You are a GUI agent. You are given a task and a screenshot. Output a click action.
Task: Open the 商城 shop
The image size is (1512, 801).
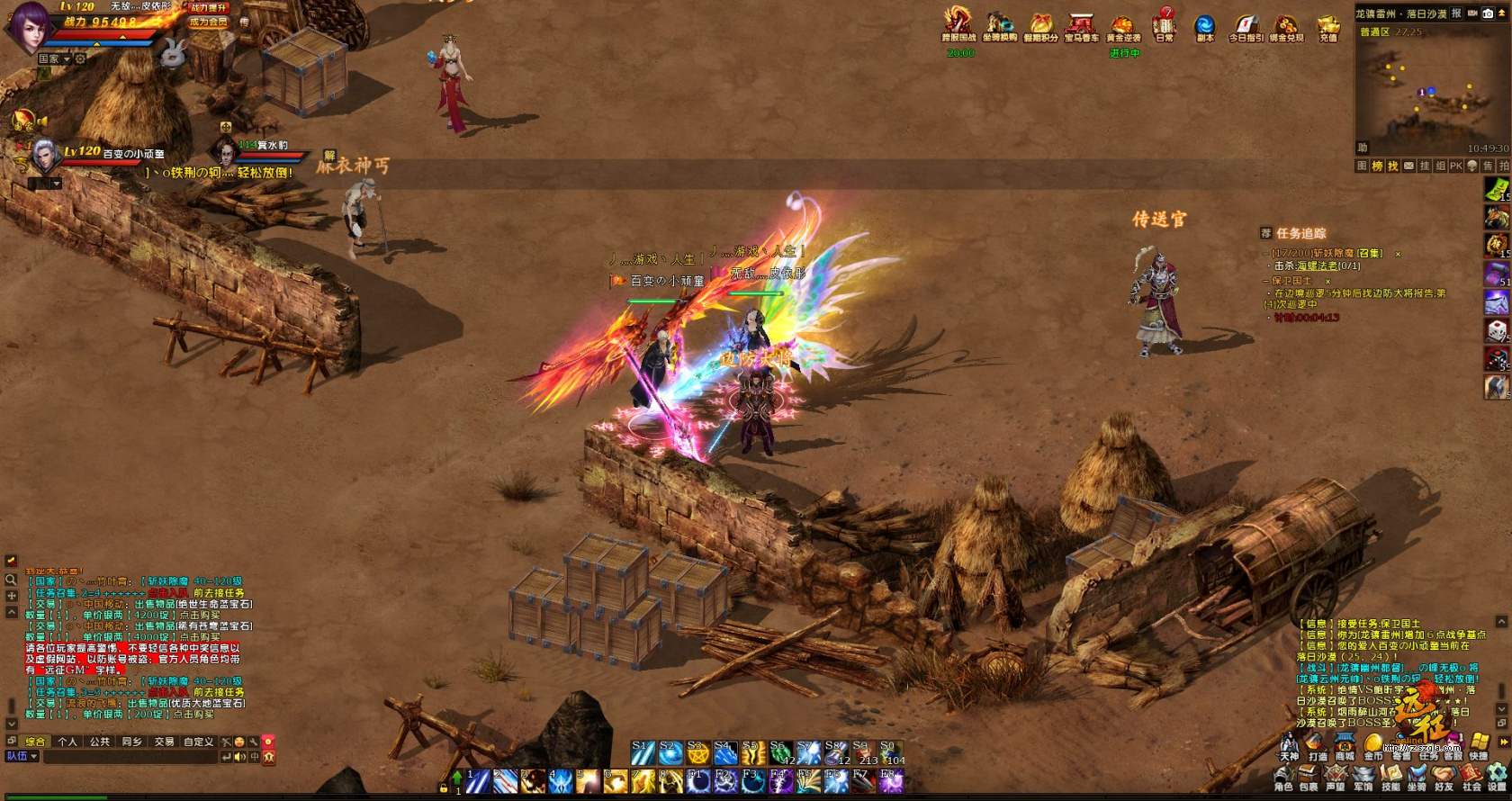pos(1345,747)
